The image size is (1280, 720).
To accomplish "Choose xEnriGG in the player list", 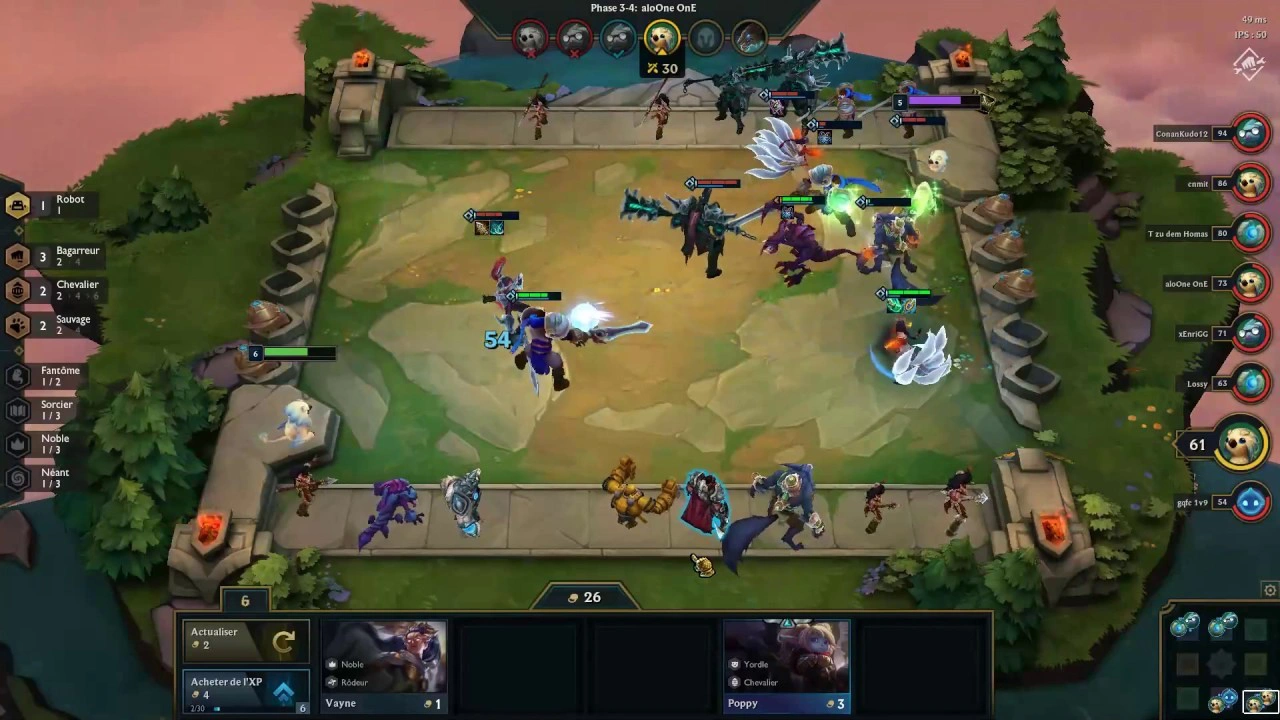I will (1250, 333).
